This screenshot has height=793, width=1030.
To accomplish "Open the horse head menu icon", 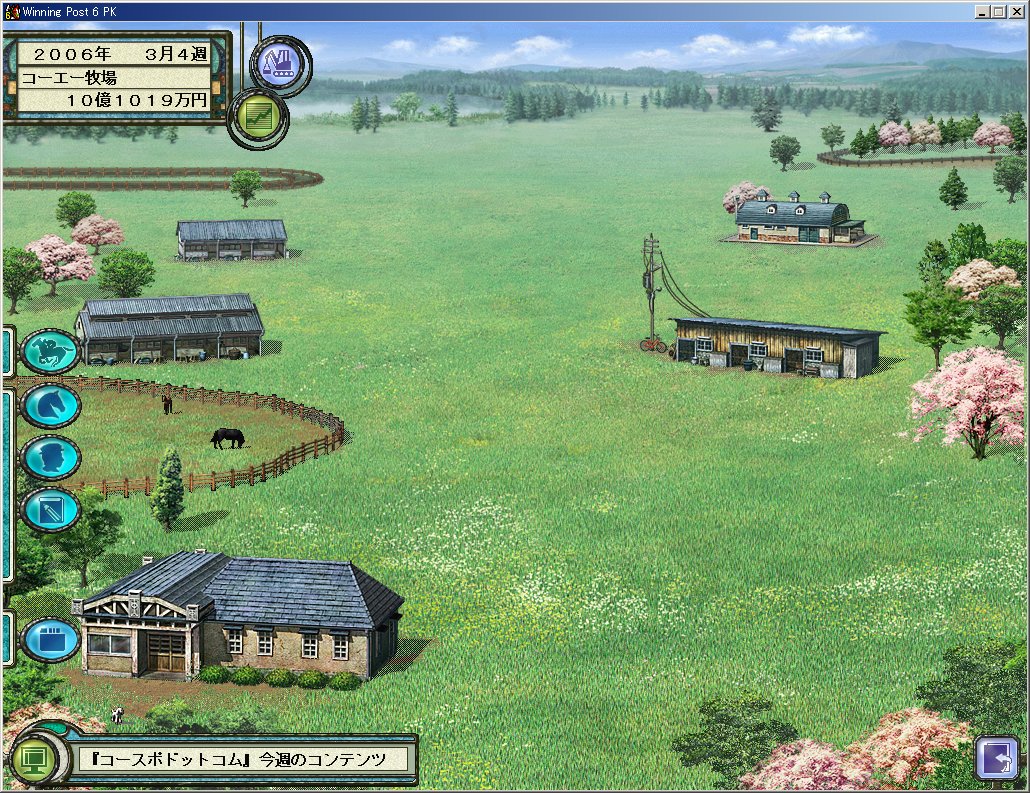I will (50, 405).
